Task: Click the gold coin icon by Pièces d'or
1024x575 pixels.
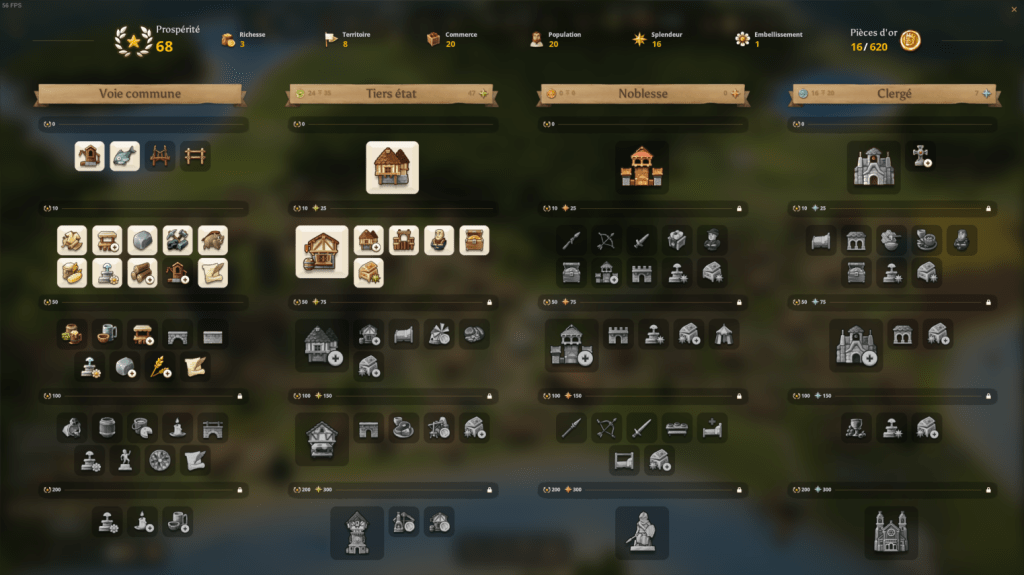Action: [910, 40]
